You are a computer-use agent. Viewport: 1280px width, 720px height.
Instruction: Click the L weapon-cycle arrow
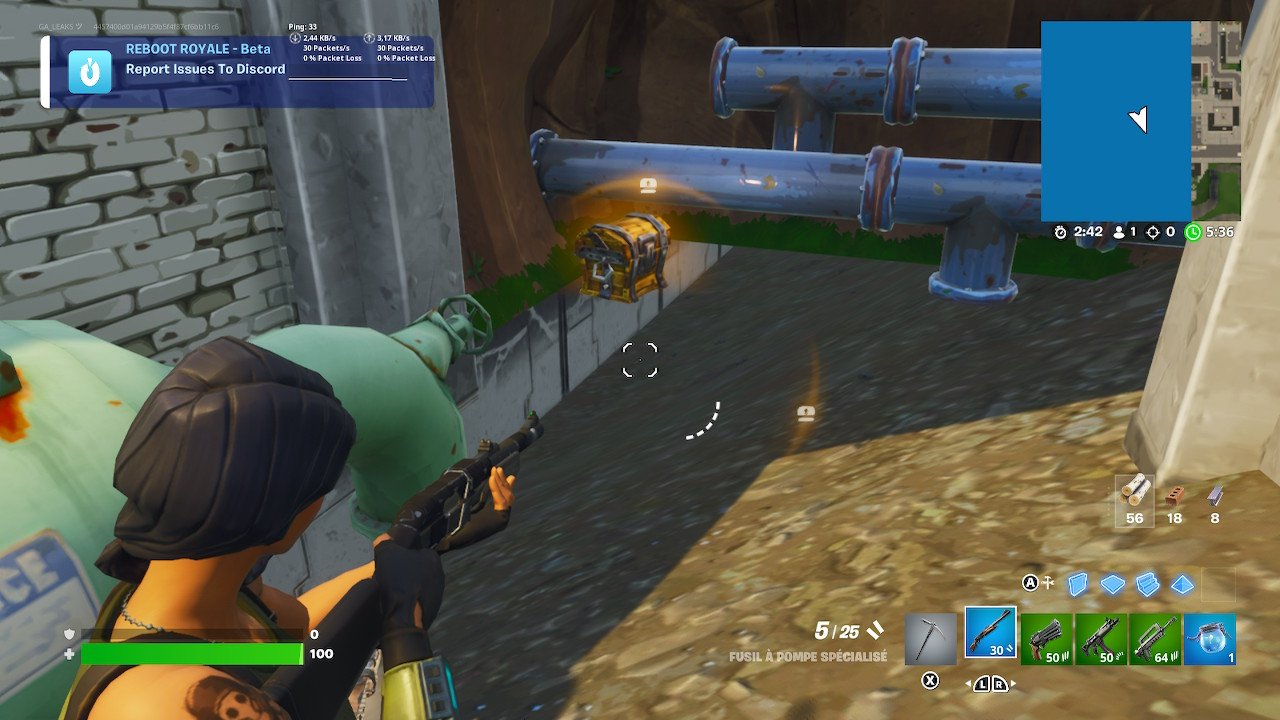(x=980, y=684)
